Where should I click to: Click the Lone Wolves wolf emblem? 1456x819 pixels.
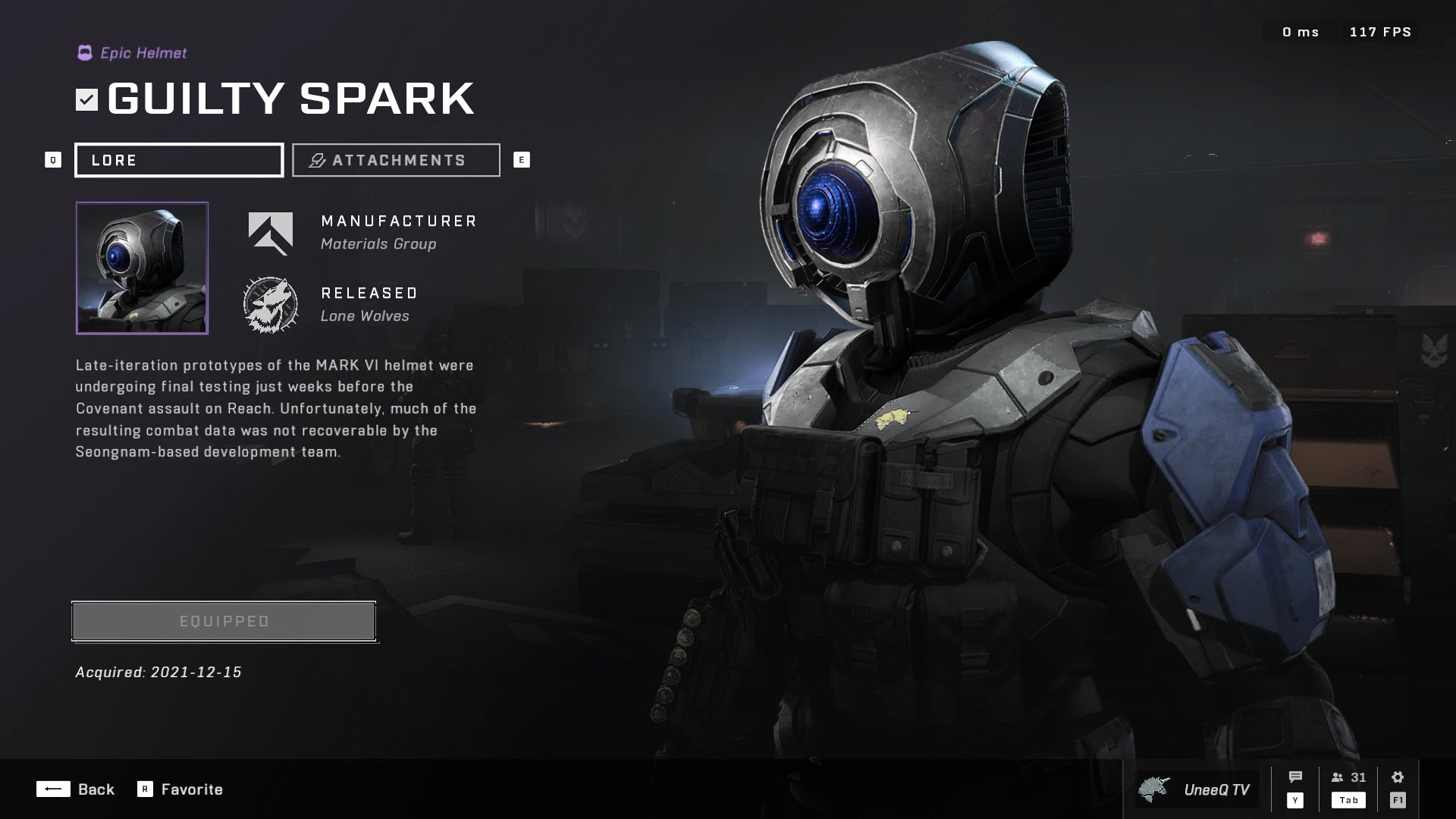click(270, 303)
